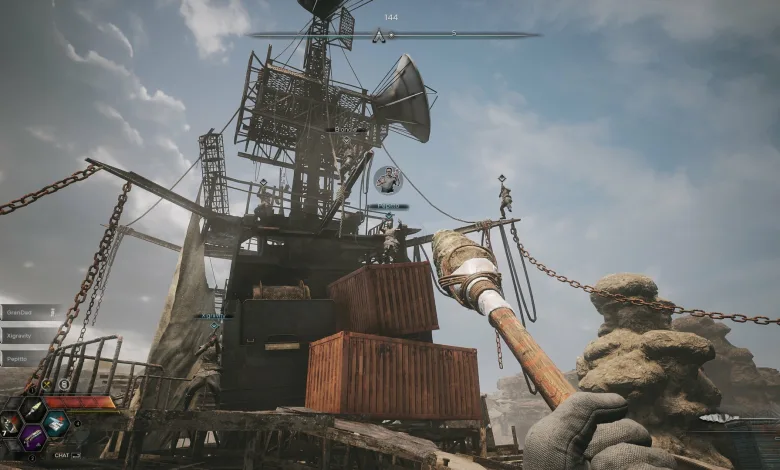Click the teammate portrait marker
This screenshot has width=780, height=470.
387,180
